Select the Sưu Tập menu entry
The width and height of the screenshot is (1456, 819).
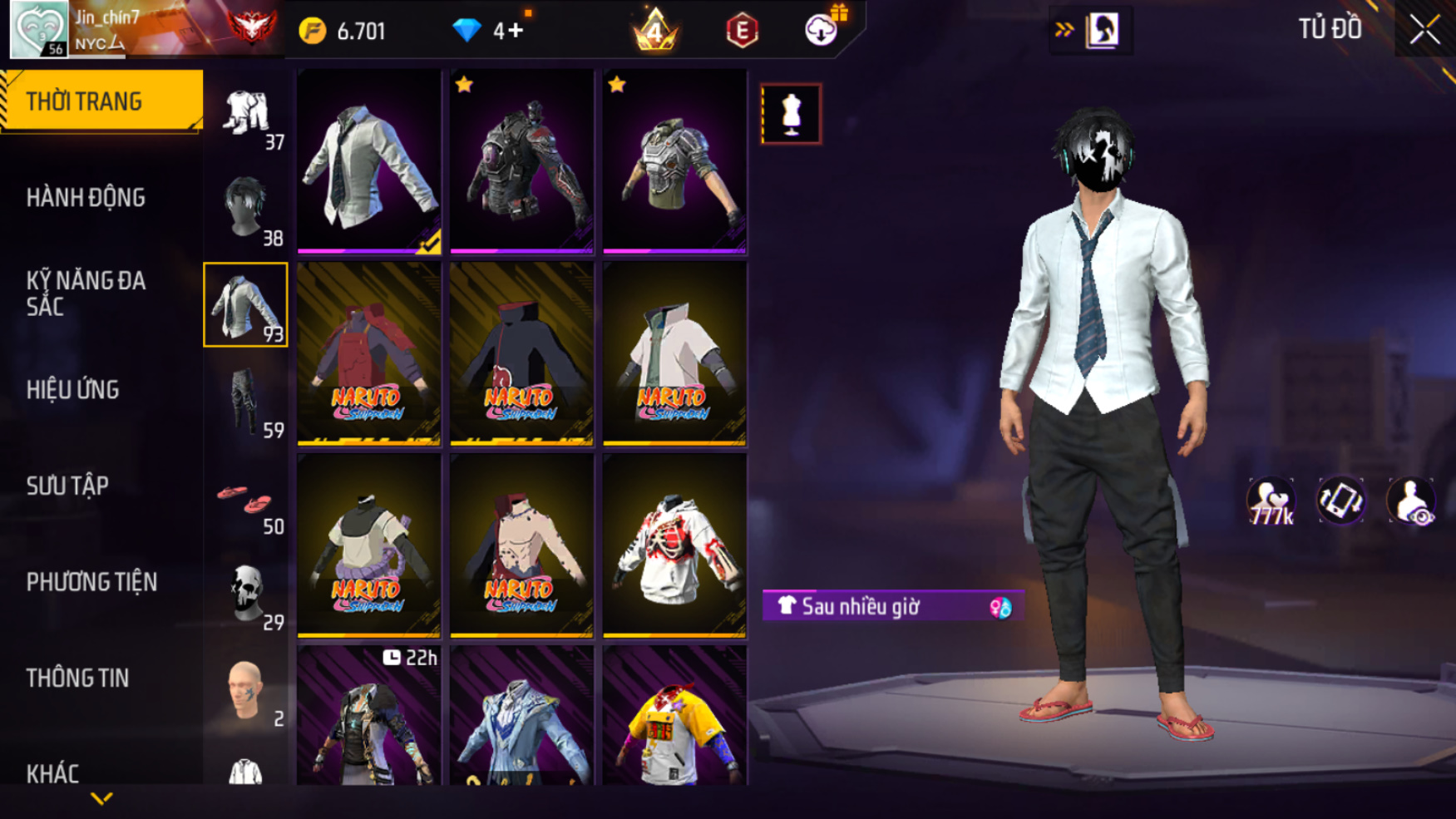[67, 486]
